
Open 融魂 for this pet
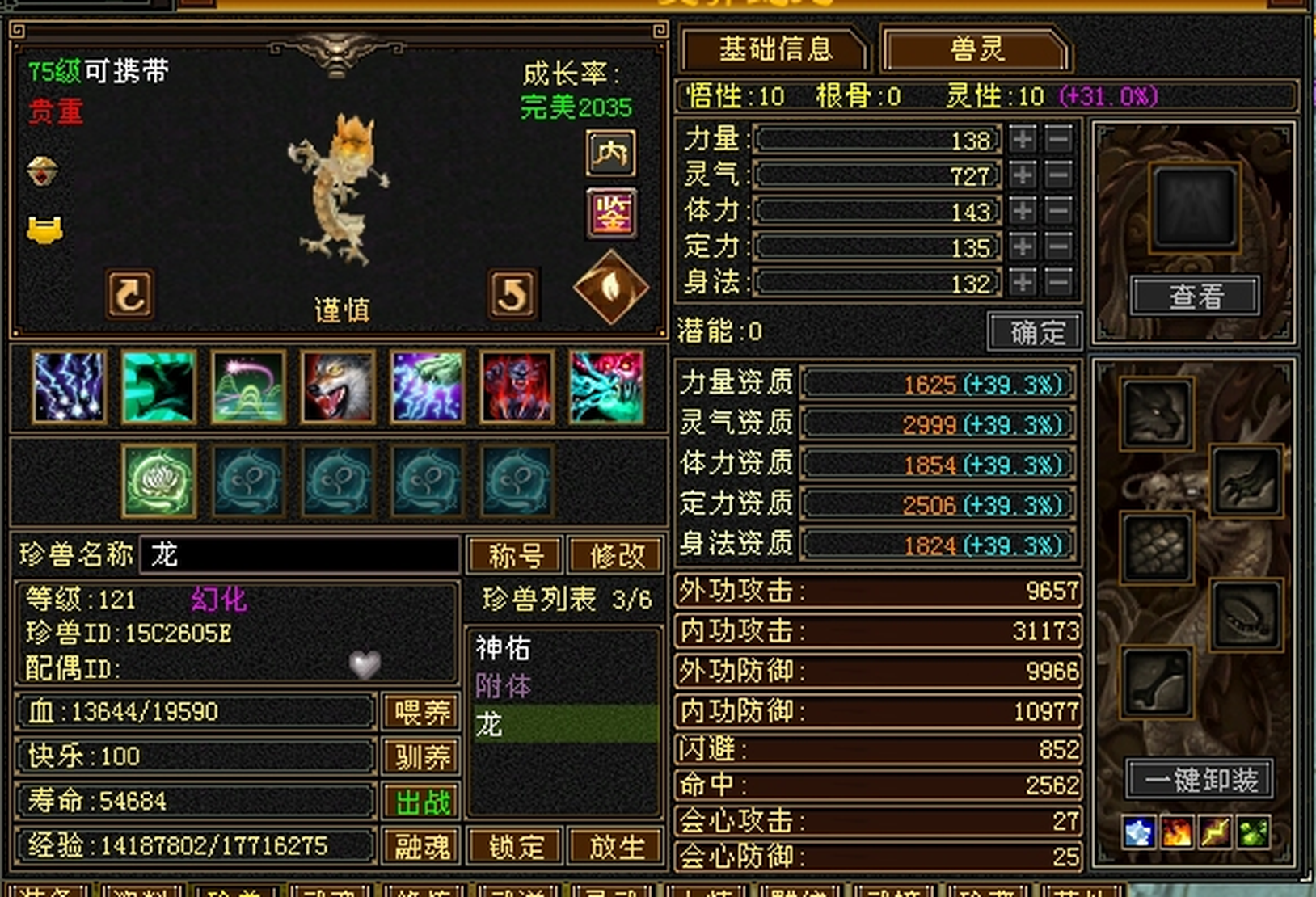[x=420, y=846]
